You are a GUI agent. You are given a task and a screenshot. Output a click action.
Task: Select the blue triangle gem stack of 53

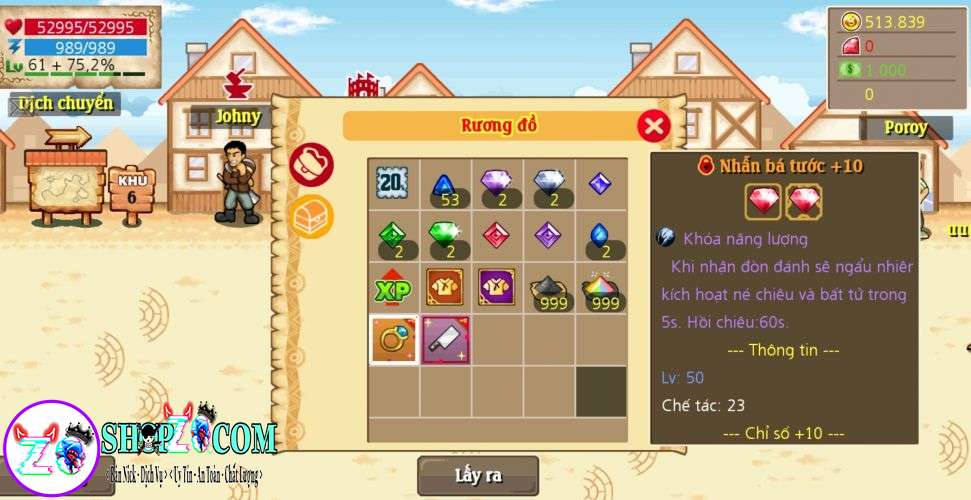[x=445, y=184]
